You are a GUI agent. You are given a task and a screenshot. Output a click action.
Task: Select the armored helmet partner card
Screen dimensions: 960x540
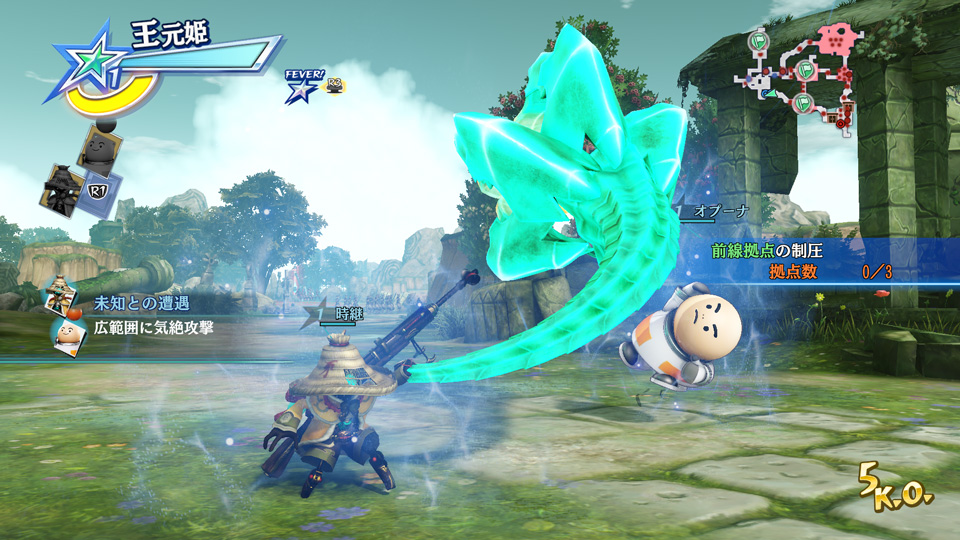pos(62,187)
